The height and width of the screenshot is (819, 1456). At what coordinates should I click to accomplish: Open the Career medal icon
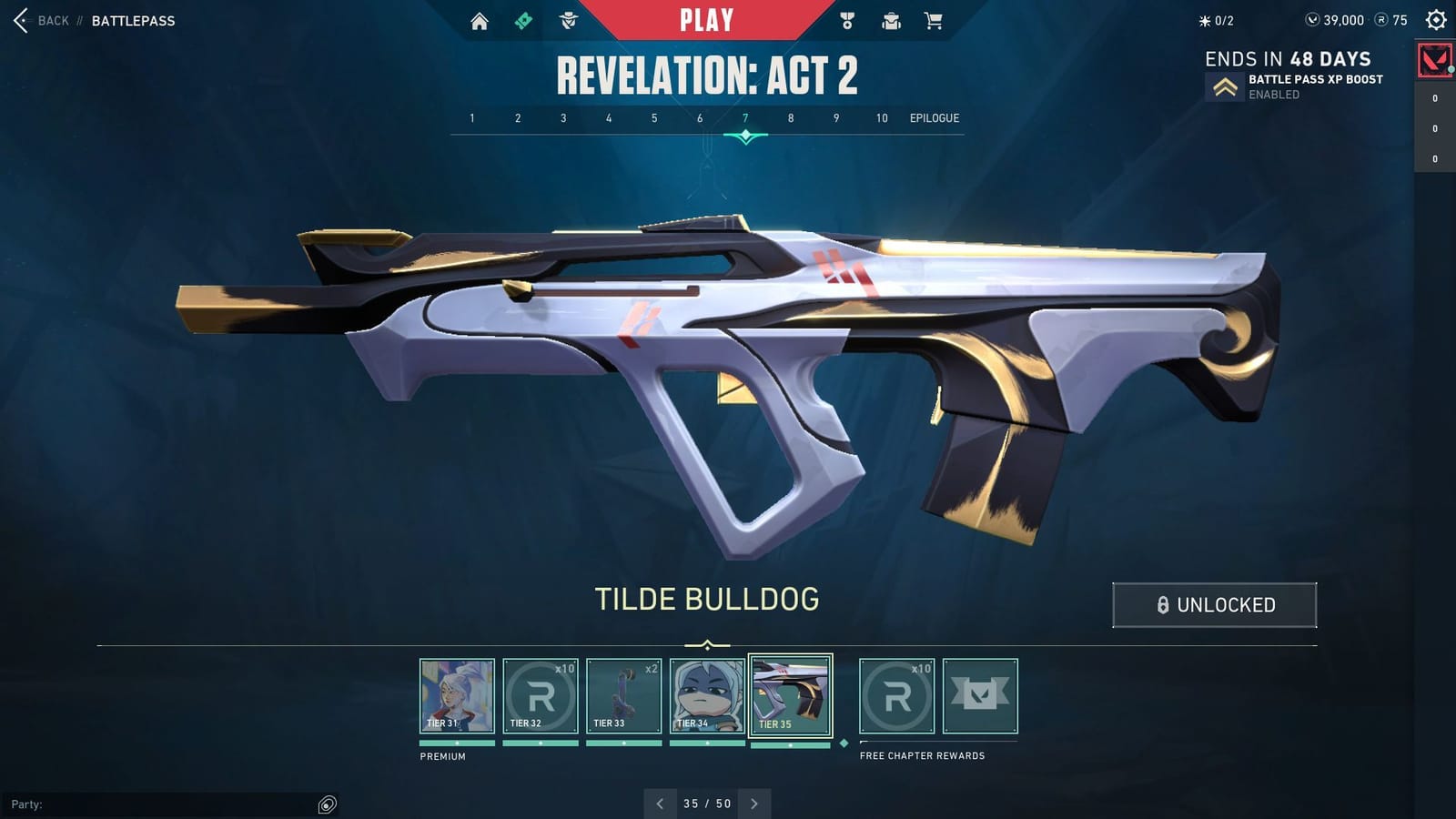[847, 20]
